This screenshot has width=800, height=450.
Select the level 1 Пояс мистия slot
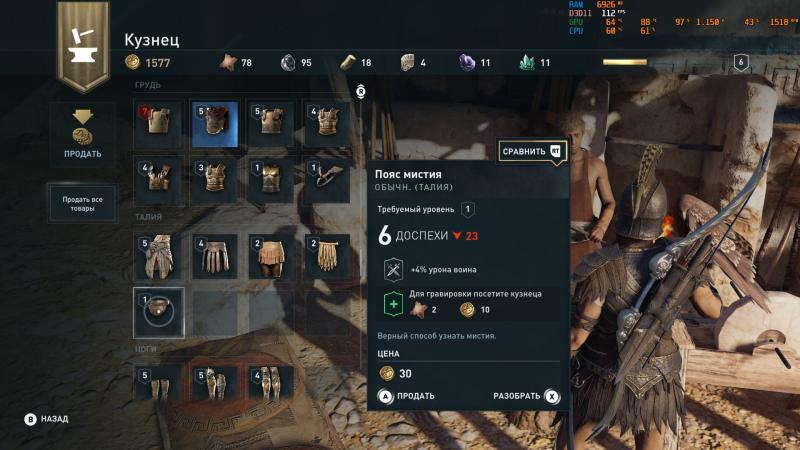pyautogui.click(x=158, y=313)
